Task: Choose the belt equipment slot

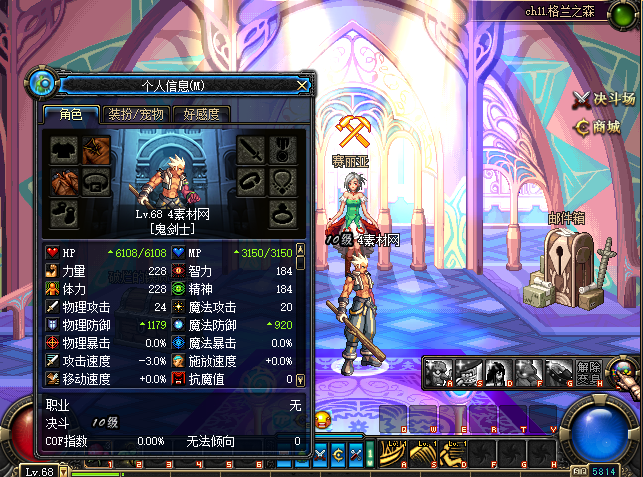Action: pyautogui.click(x=97, y=182)
